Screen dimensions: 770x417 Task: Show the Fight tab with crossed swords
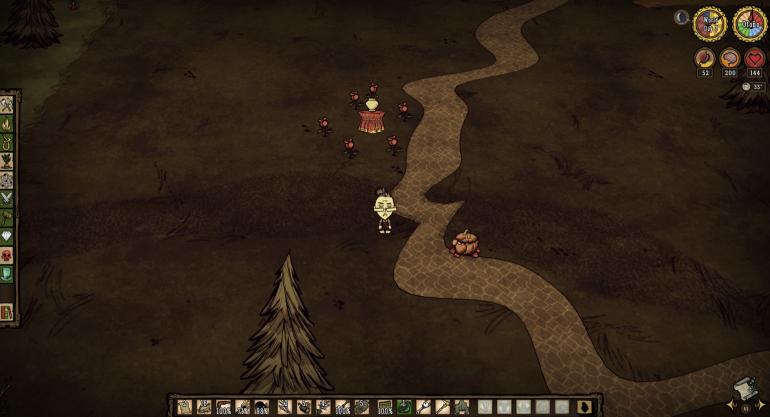coord(7,199)
